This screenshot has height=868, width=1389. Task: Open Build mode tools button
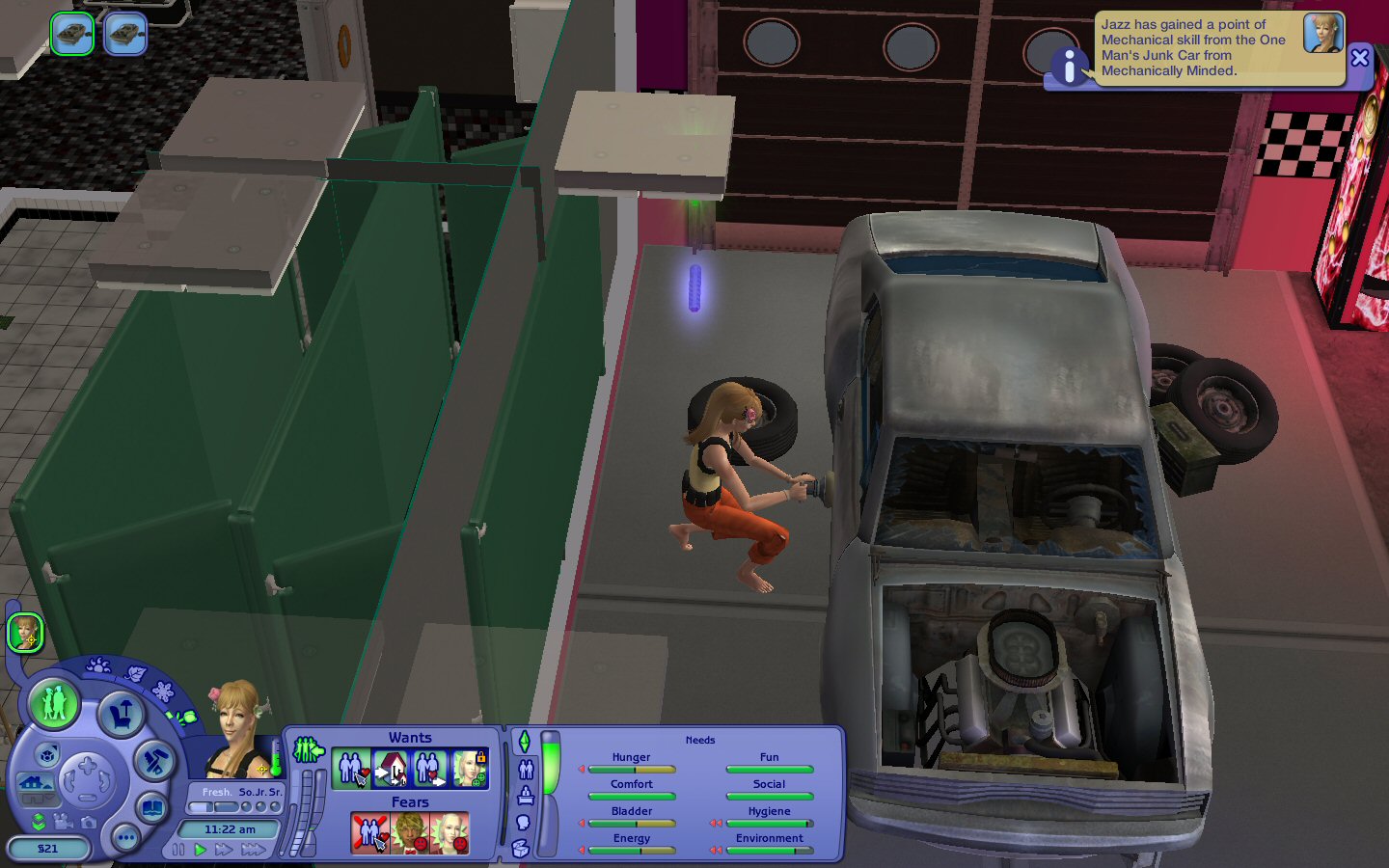[x=153, y=762]
